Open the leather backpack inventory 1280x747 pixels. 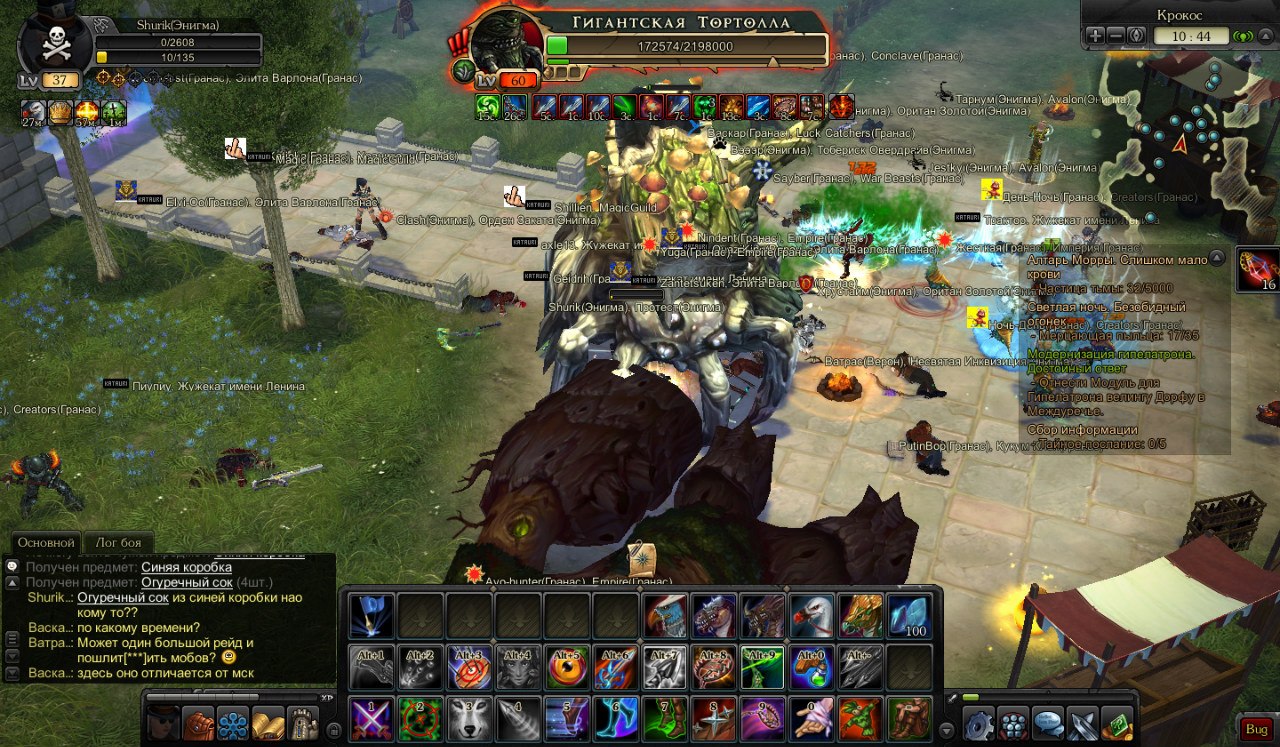click(x=199, y=722)
